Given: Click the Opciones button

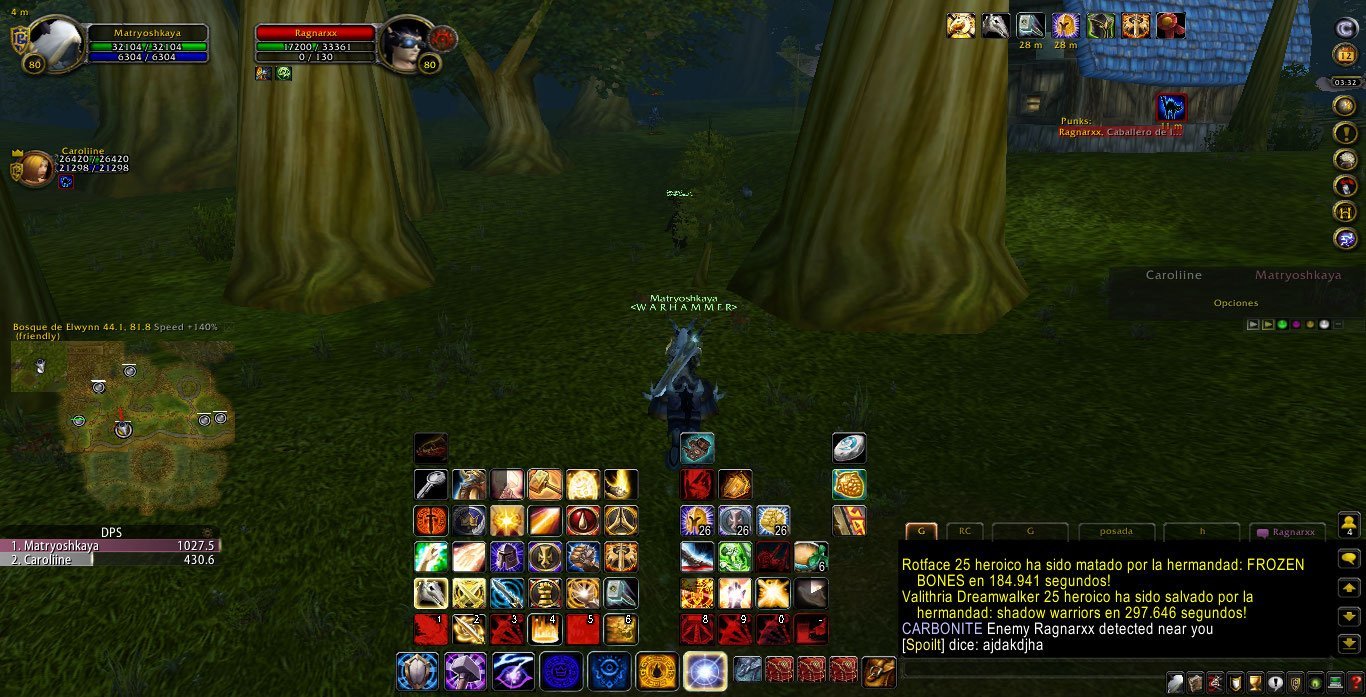Looking at the screenshot, I should click(x=1236, y=303).
